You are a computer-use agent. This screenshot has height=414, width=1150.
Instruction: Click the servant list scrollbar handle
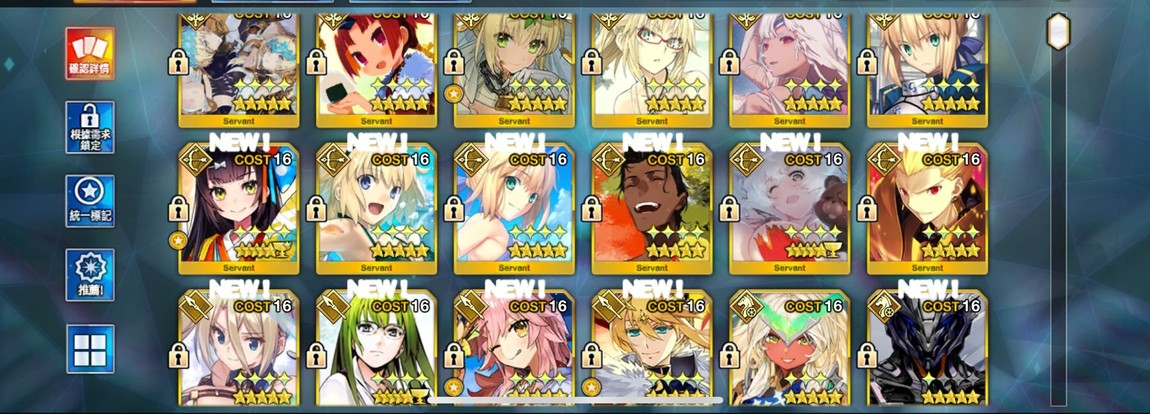click(x=1058, y=32)
